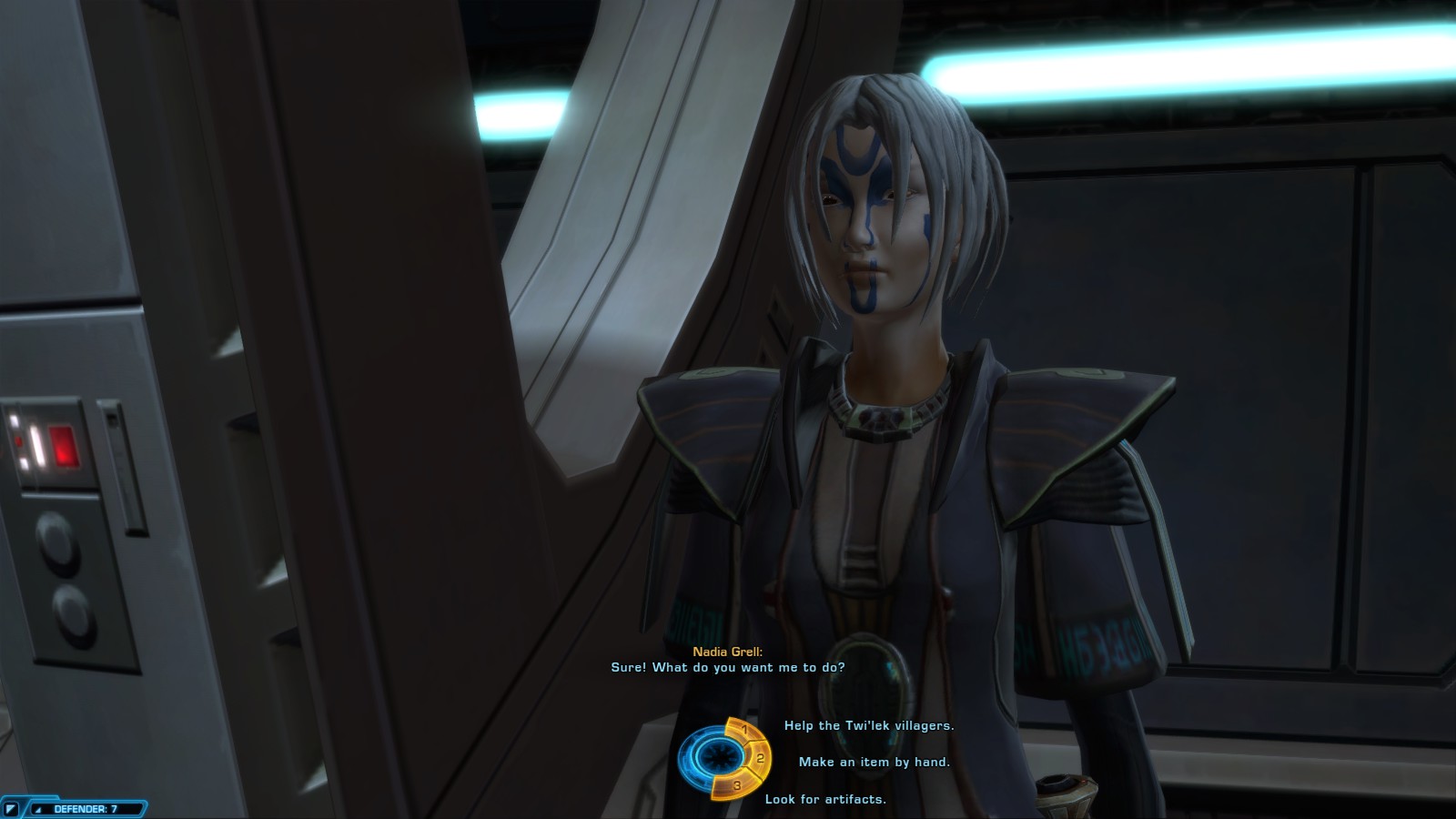Click wheel segment 3 on the dialogue wheel
Screen dimensions: 1456x819
coord(738,784)
